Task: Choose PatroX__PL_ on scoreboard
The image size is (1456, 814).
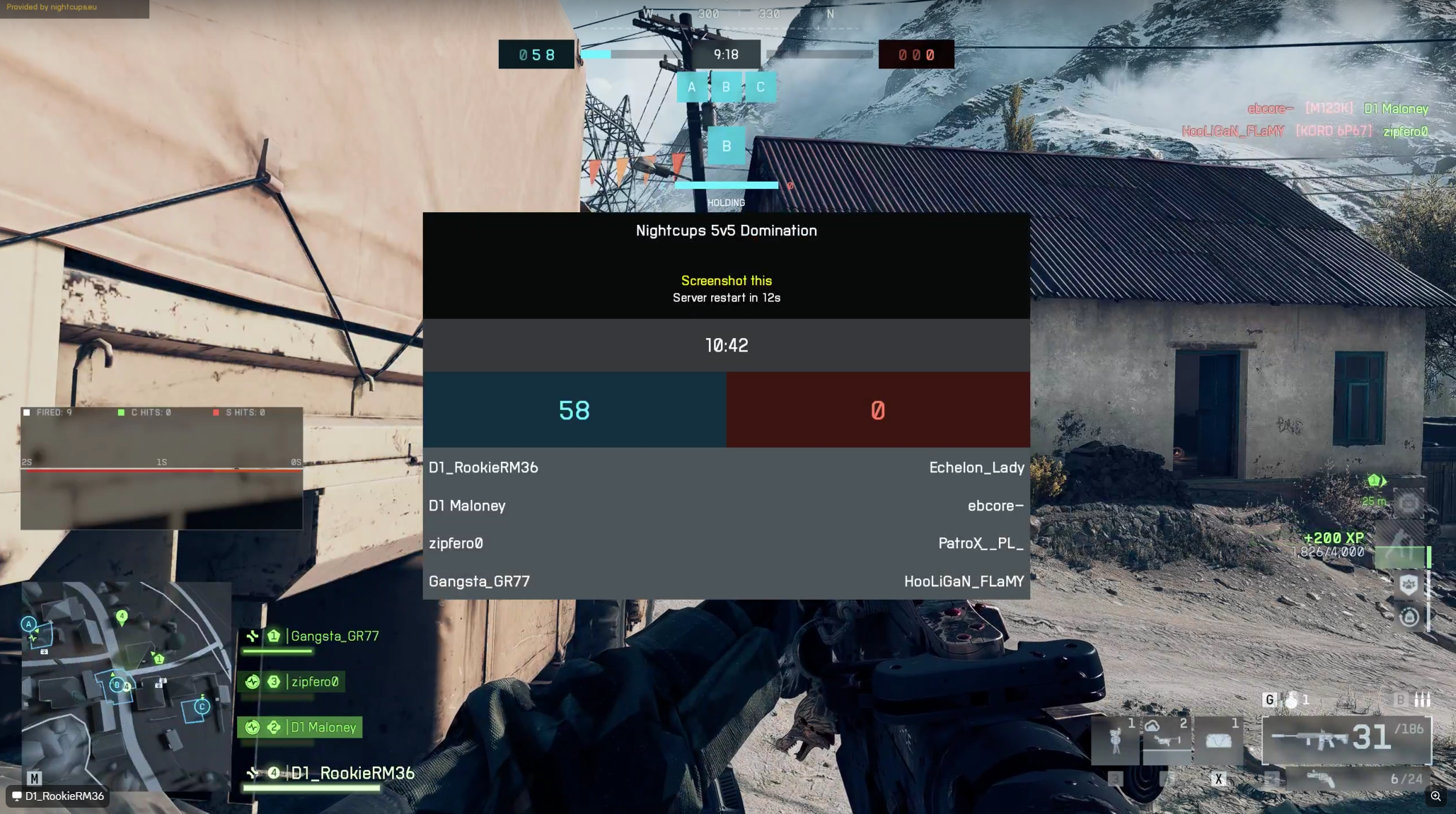Action: coord(981,544)
